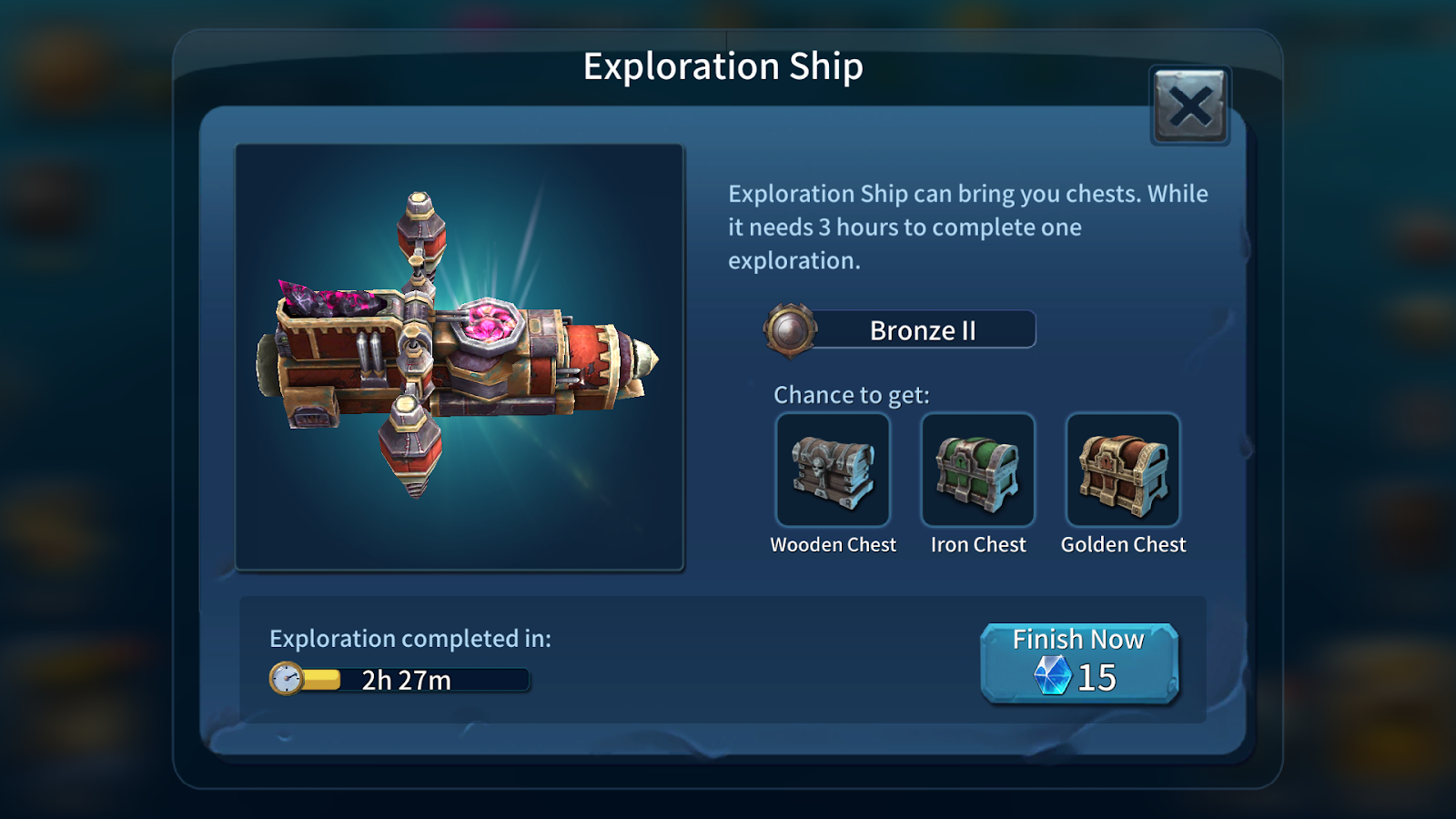1456x819 pixels.
Task: Select the Wooden Chest reward icon
Action: pos(833,470)
